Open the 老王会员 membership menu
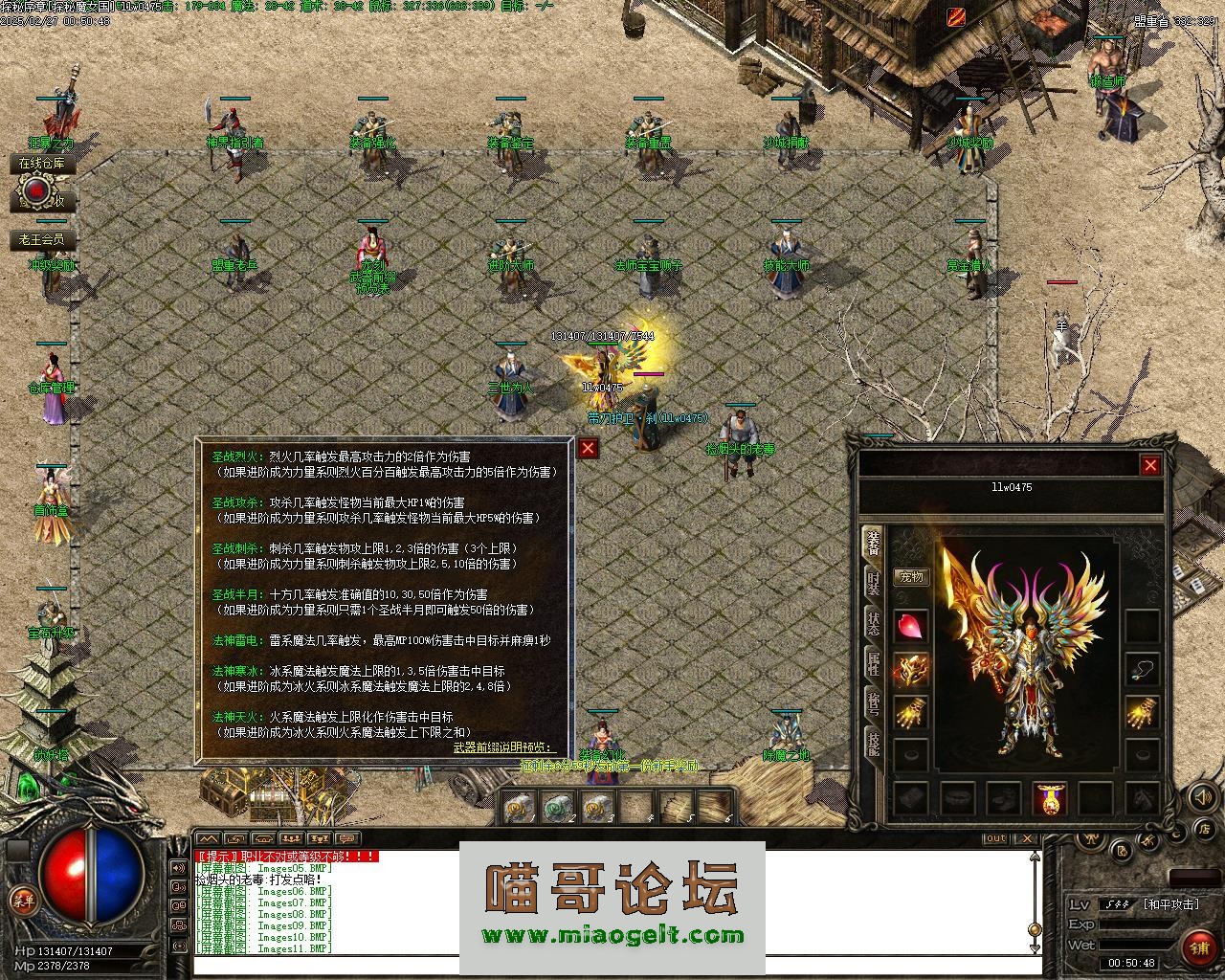Image resolution: width=1225 pixels, height=980 pixels. point(42,239)
